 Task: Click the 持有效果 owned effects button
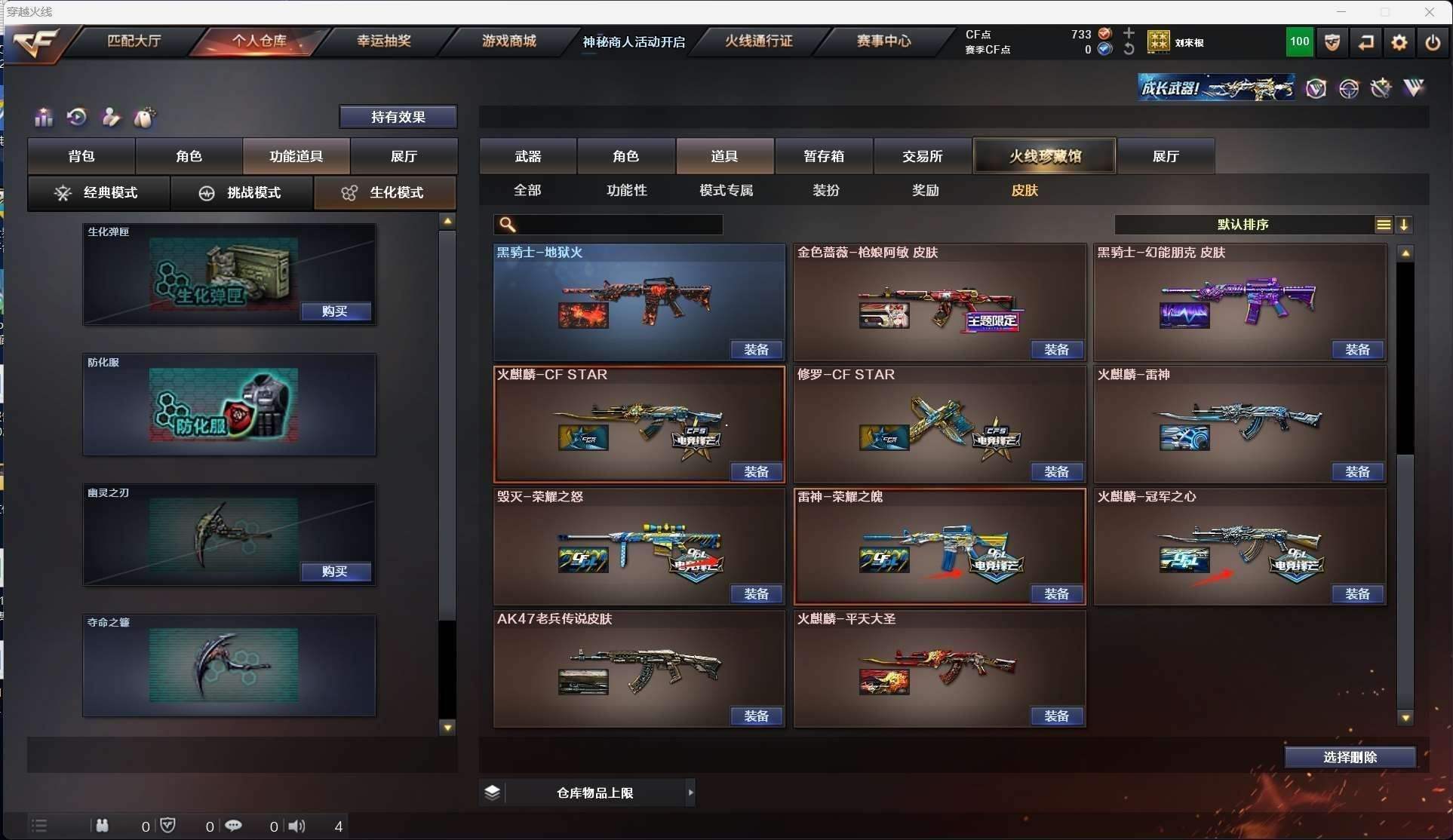pyautogui.click(x=398, y=117)
